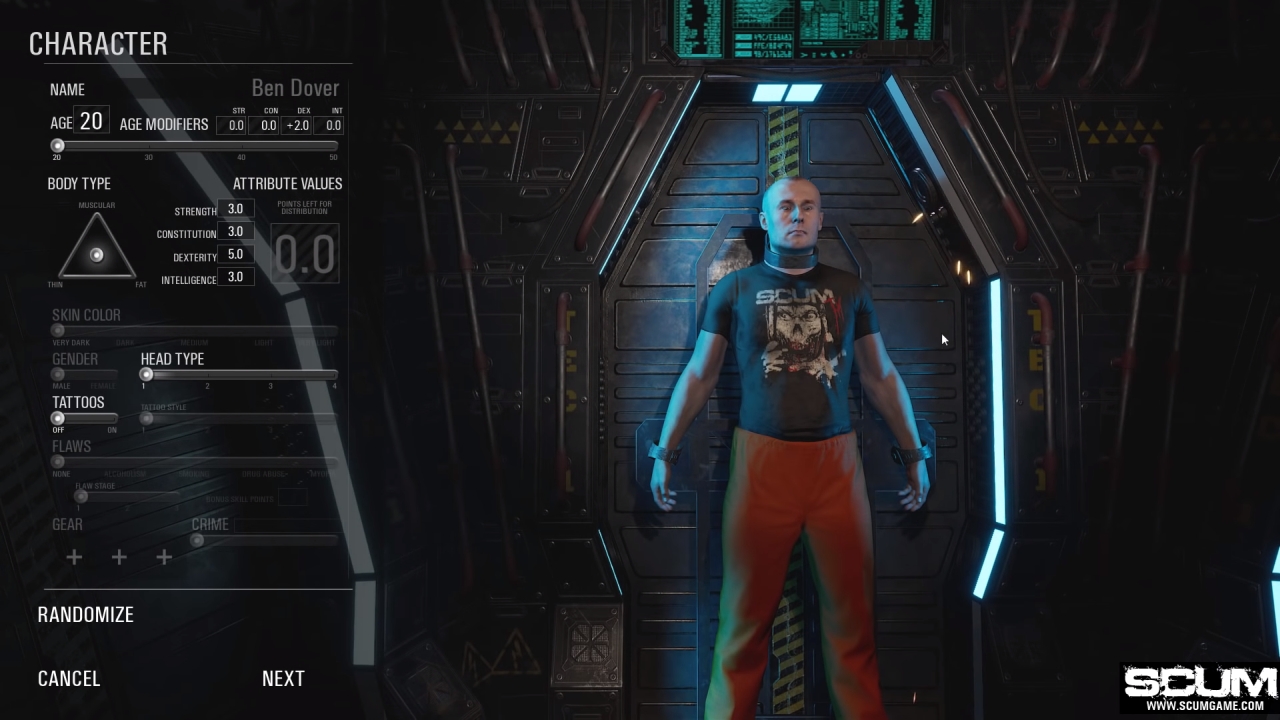Cancel character creation

tap(69, 679)
